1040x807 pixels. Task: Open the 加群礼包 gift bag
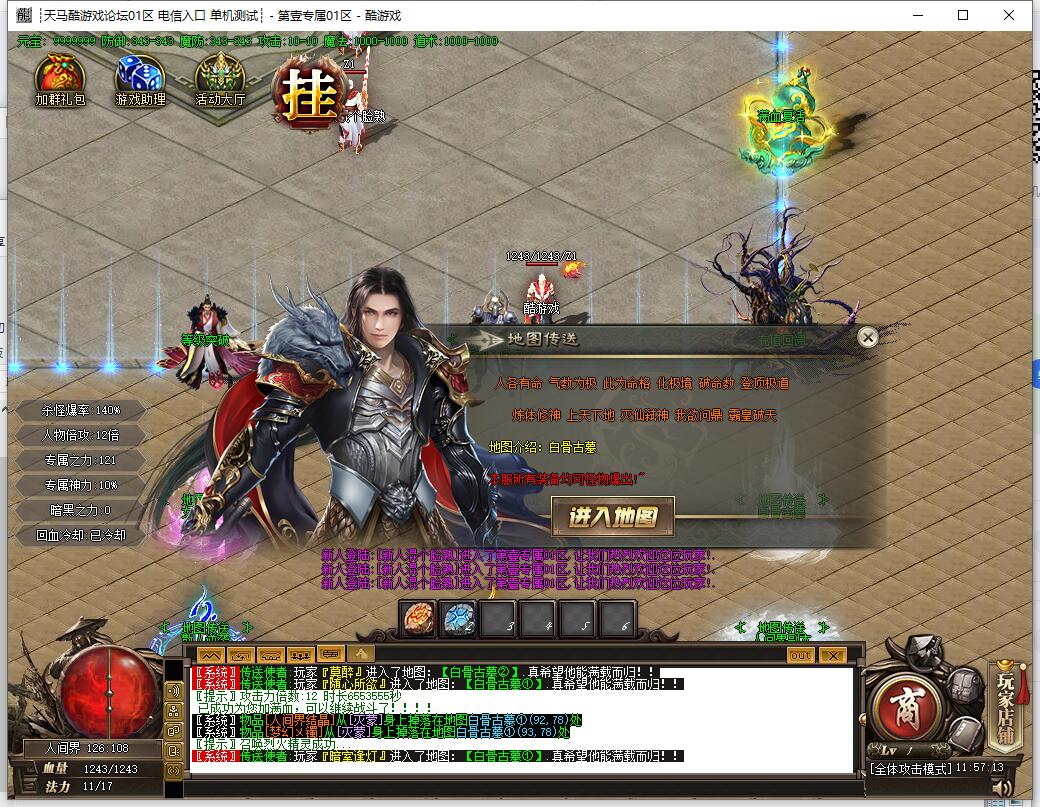point(60,79)
